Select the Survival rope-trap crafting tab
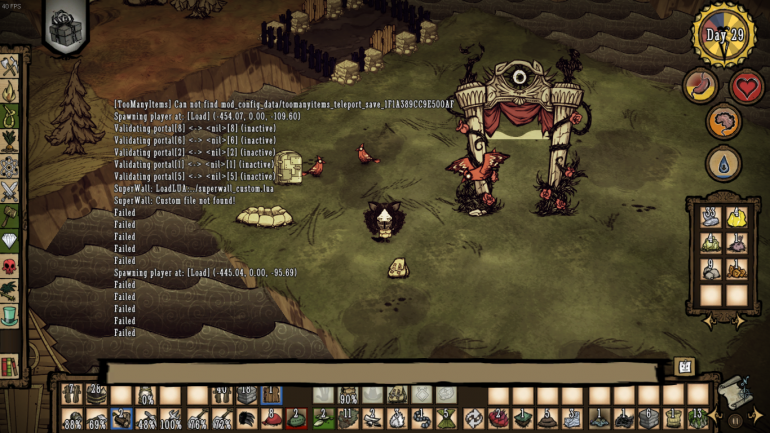This screenshot has width=770, height=433. 10,117
